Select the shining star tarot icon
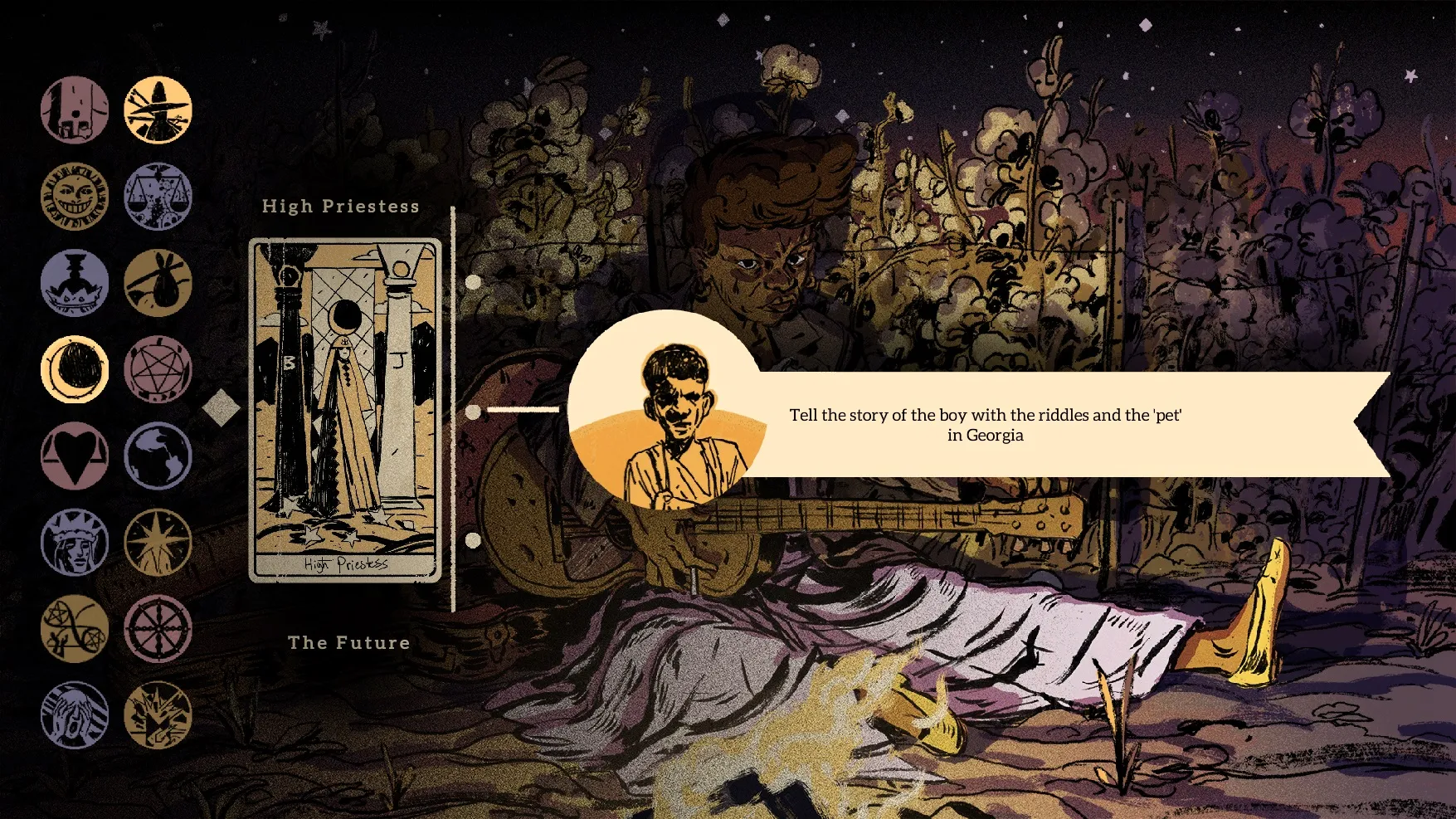 tap(158, 543)
